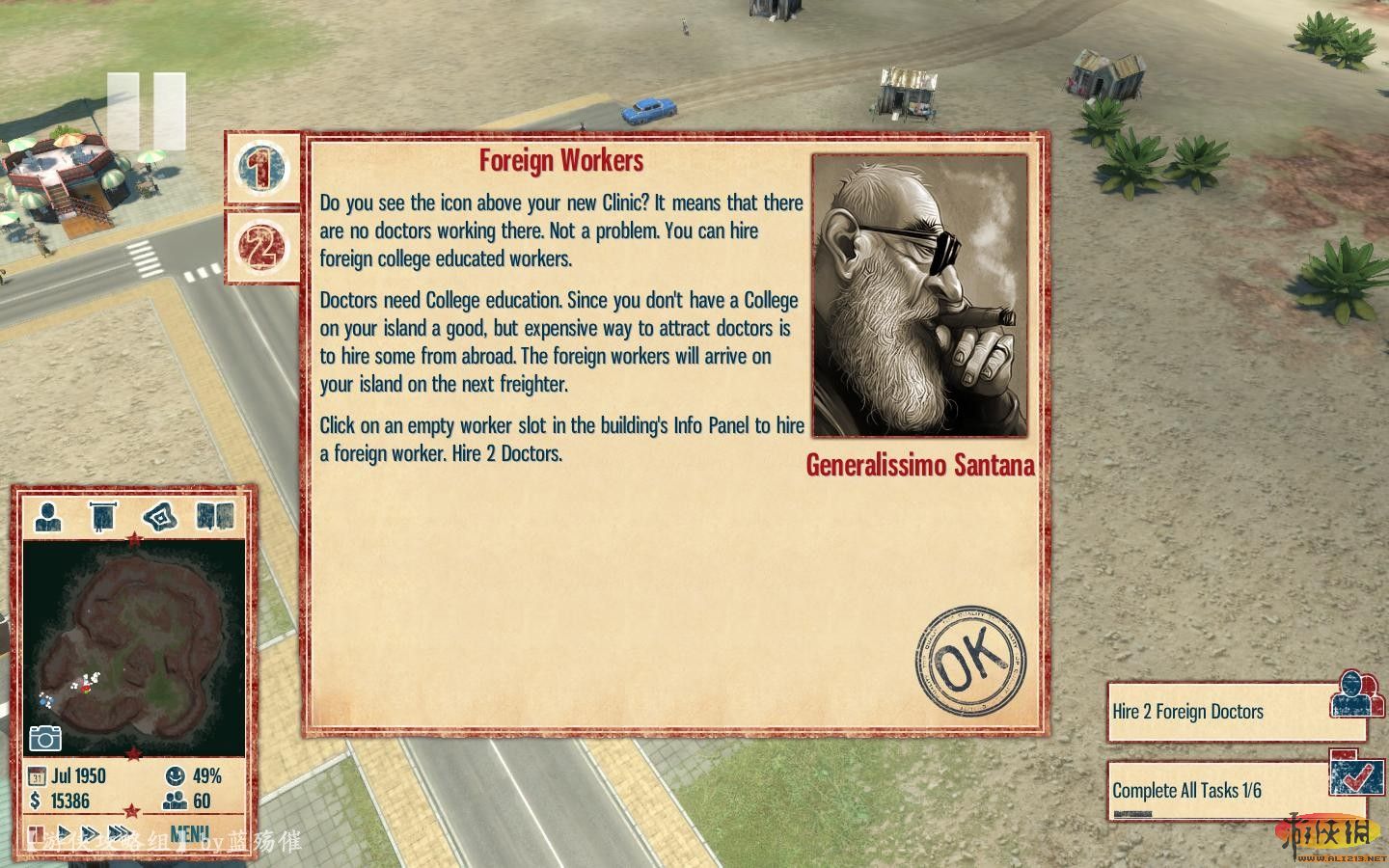Open the Complete All Tasks 1/6 objective

(x=1235, y=791)
